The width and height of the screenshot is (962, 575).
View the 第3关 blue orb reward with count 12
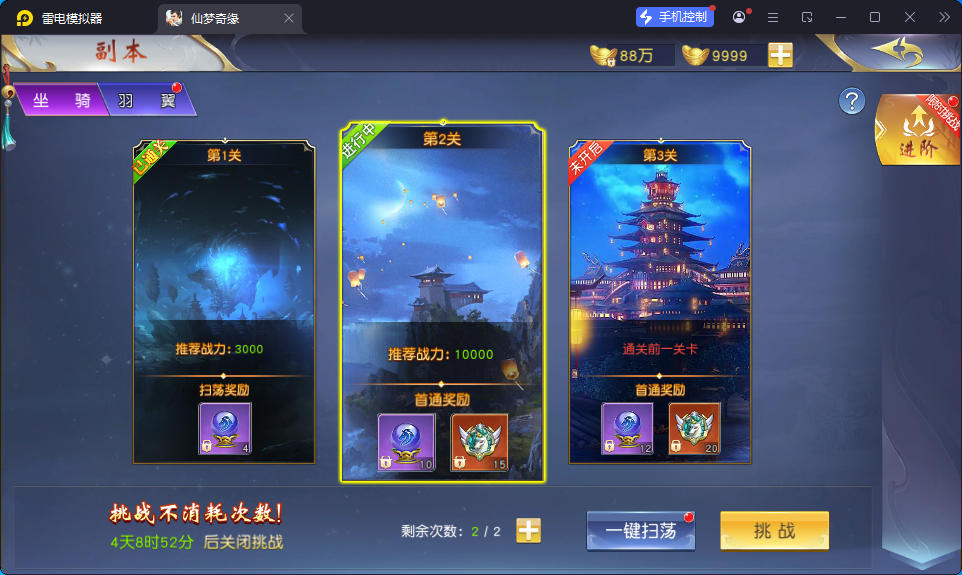click(627, 429)
